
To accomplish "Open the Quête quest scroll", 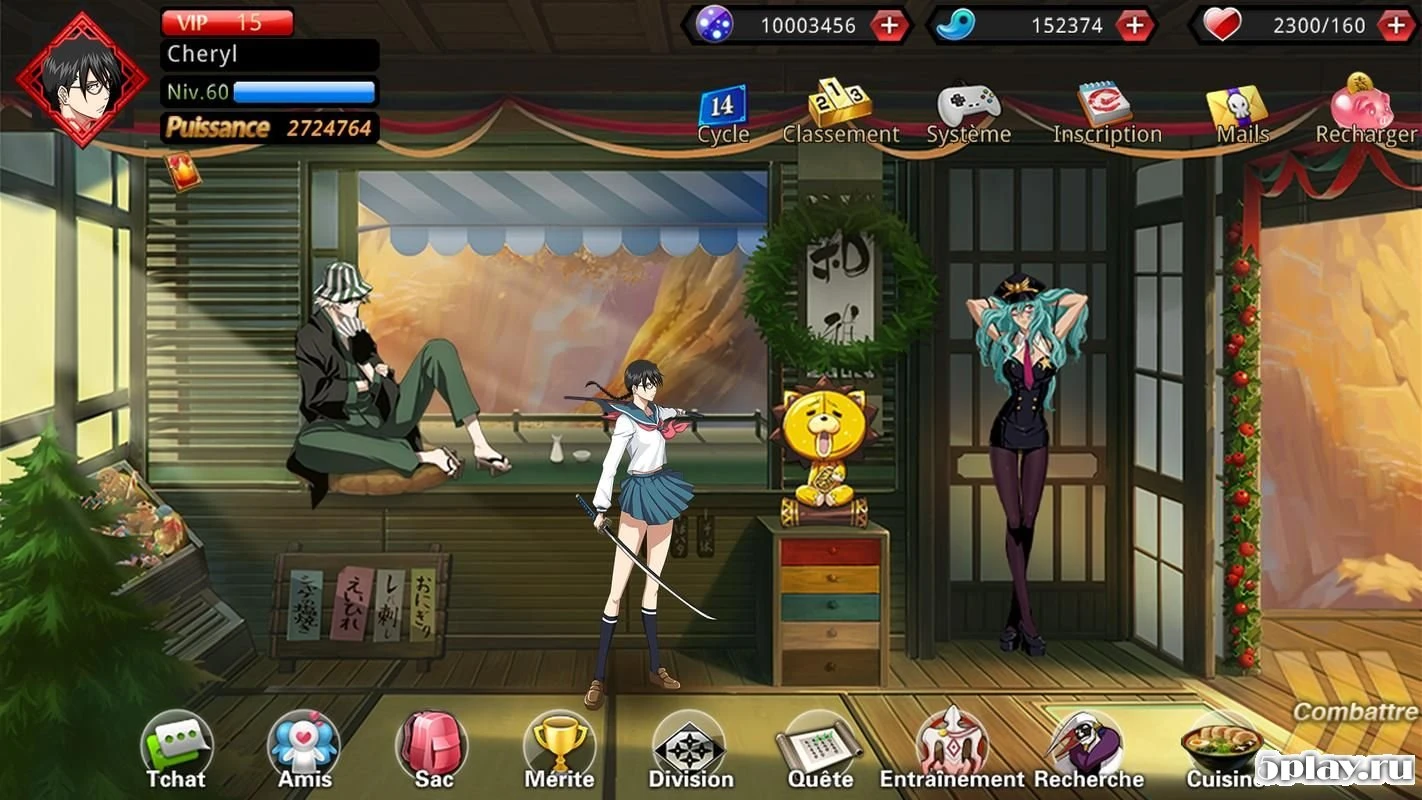I will pos(820,745).
